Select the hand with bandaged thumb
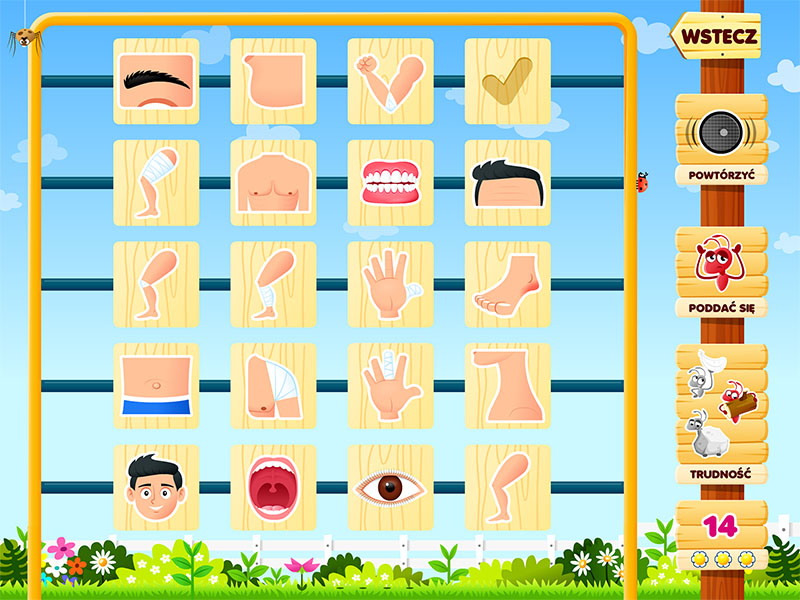Viewport: 800px width, 600px height. pos(390,284)
